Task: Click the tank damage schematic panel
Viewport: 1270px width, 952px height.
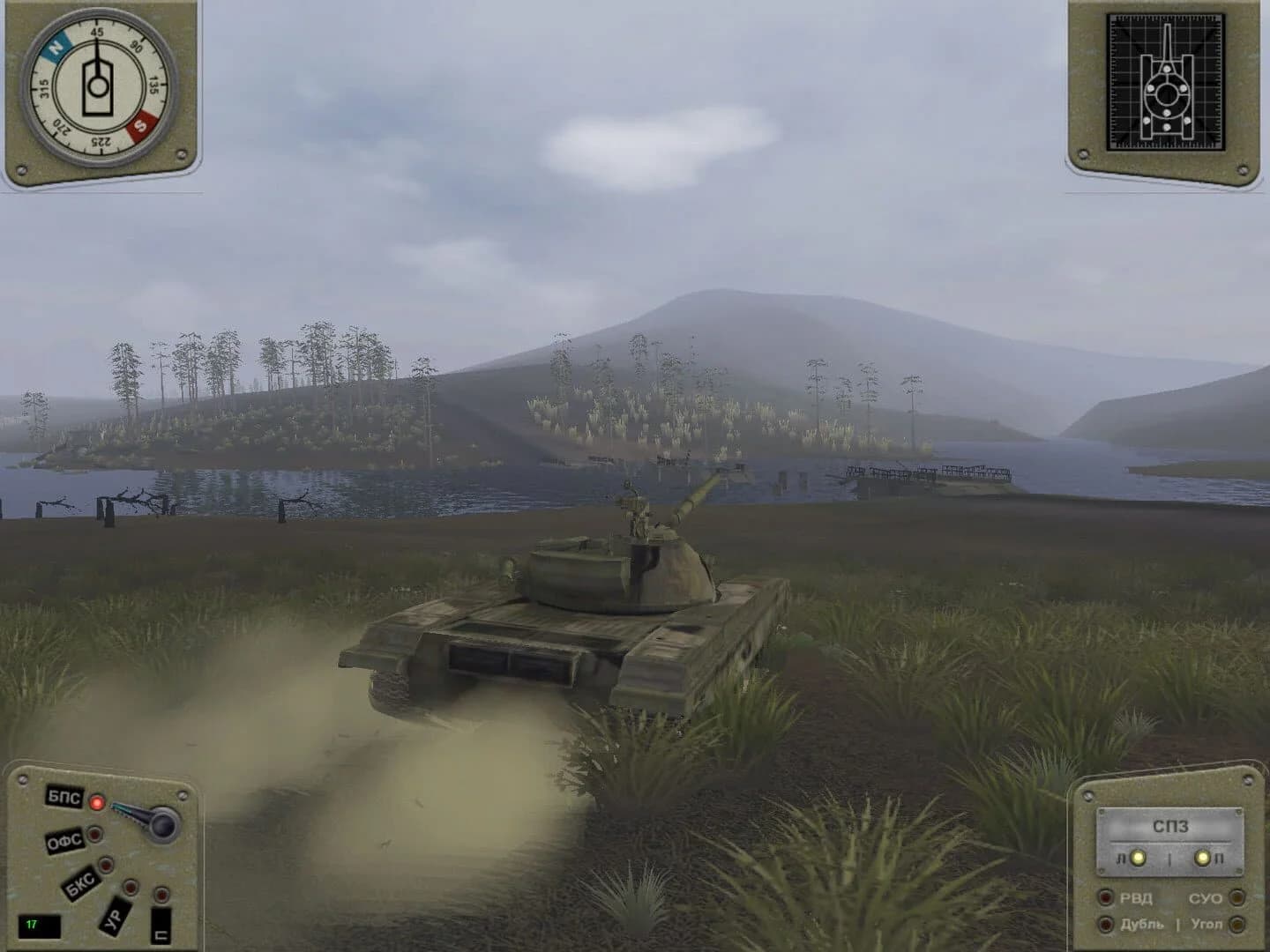Action: click(1167, 84)
